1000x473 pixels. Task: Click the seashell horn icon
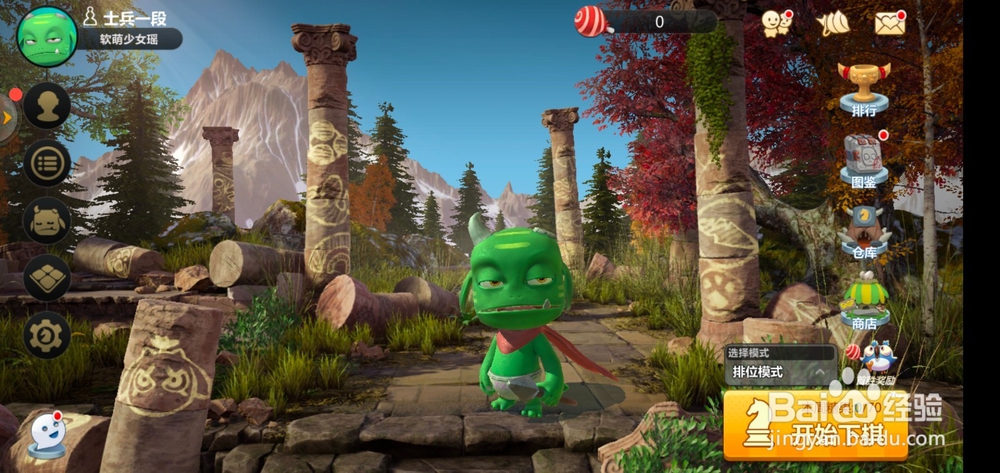[832, 24]
